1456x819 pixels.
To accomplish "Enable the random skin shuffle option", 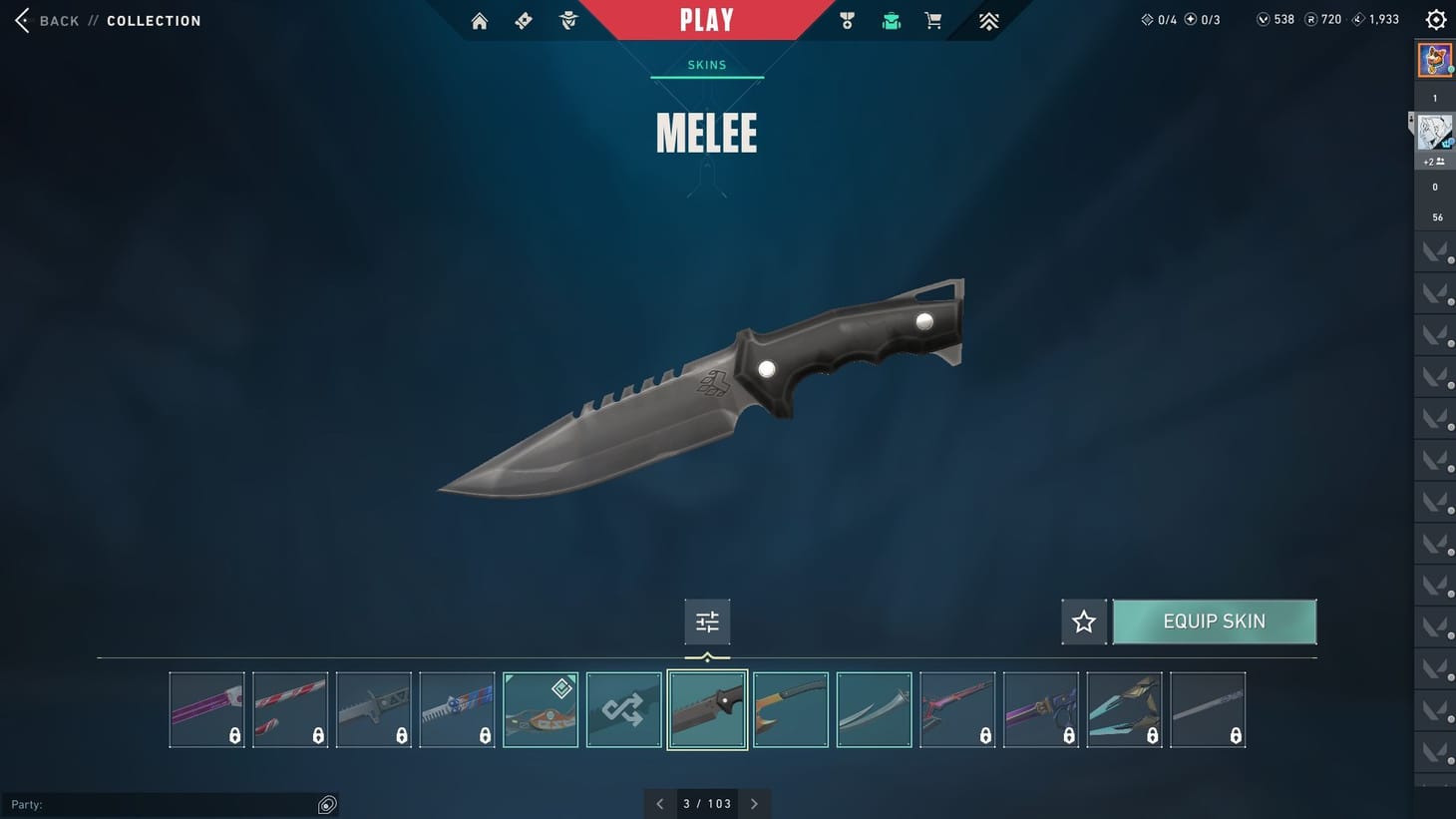I will tap(623, 709).
